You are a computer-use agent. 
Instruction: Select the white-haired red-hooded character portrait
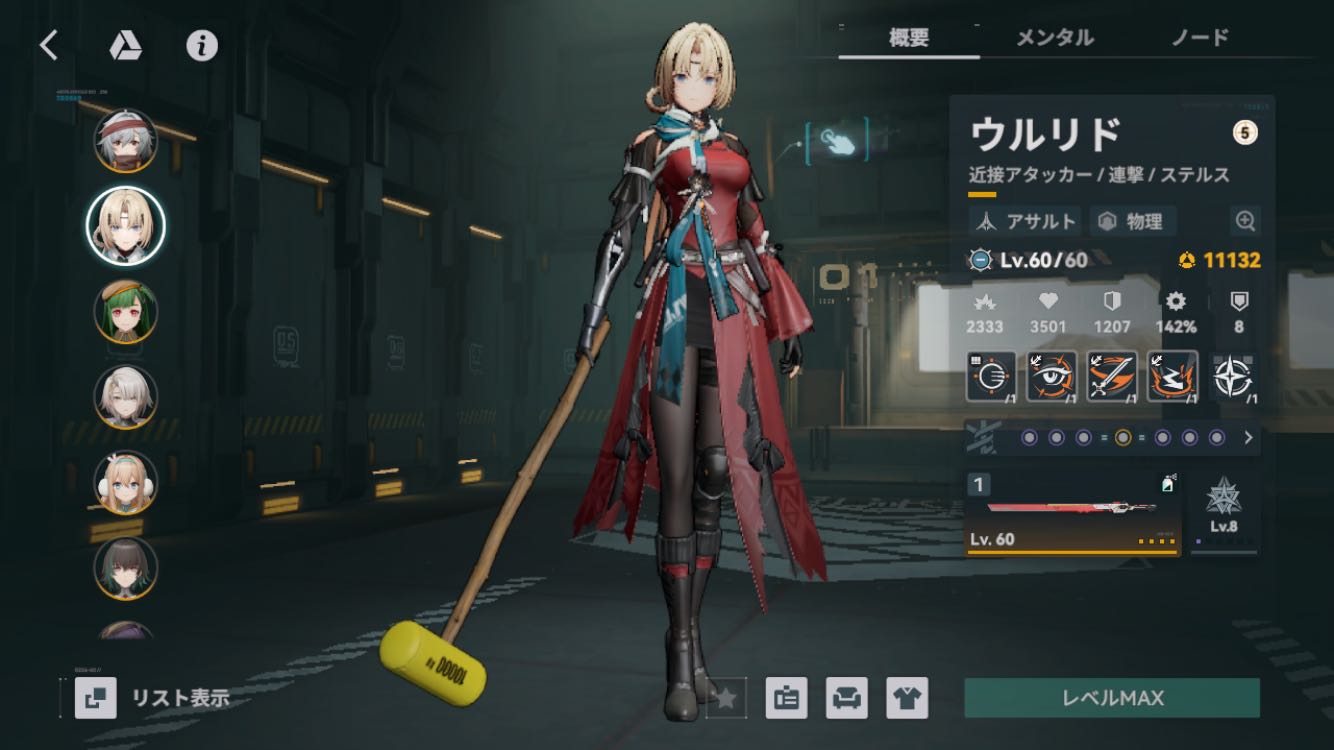tap(126, 141)
